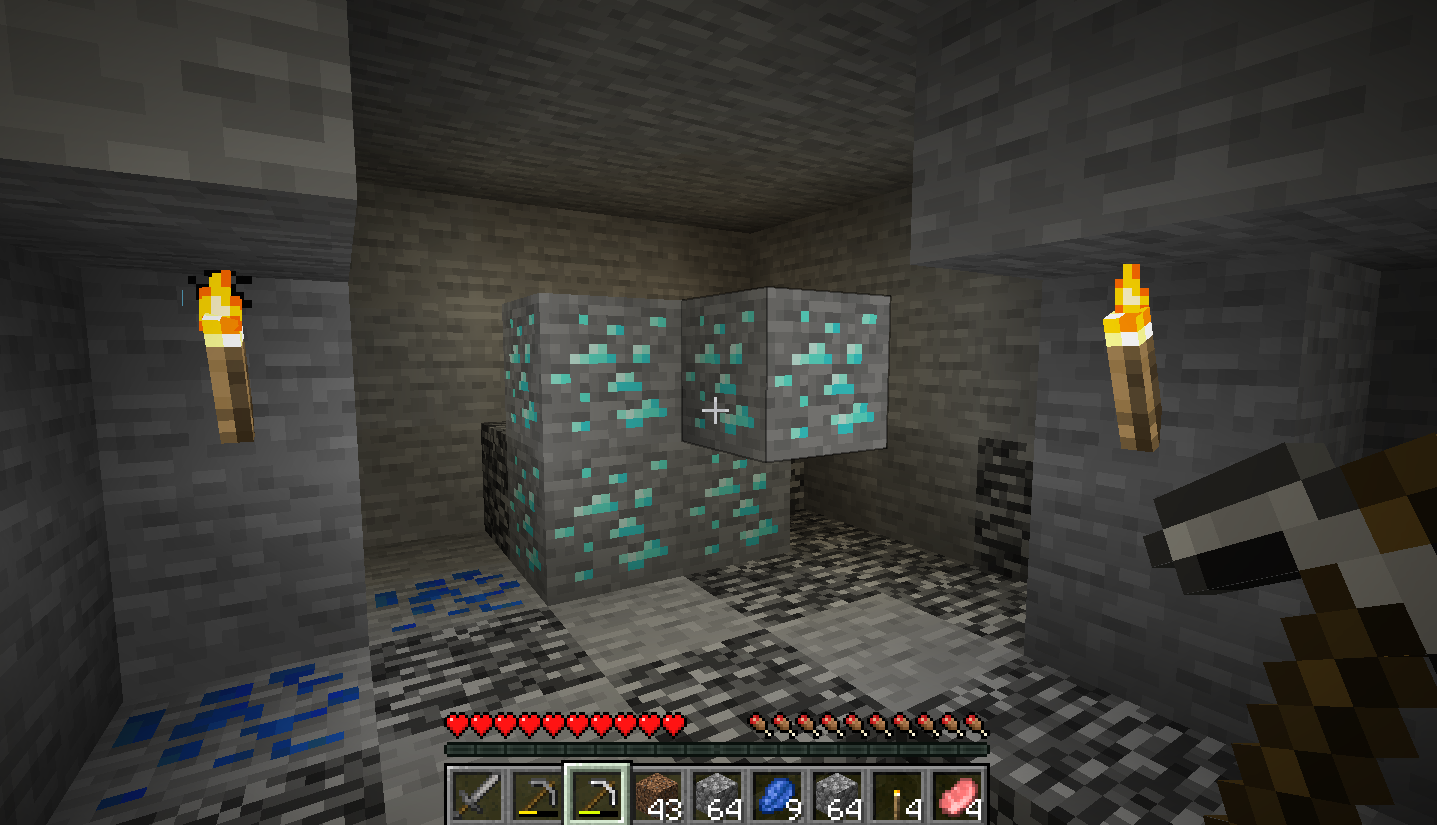
Task: Pick the lapis lazuli stack of 9
Action: 777,797
